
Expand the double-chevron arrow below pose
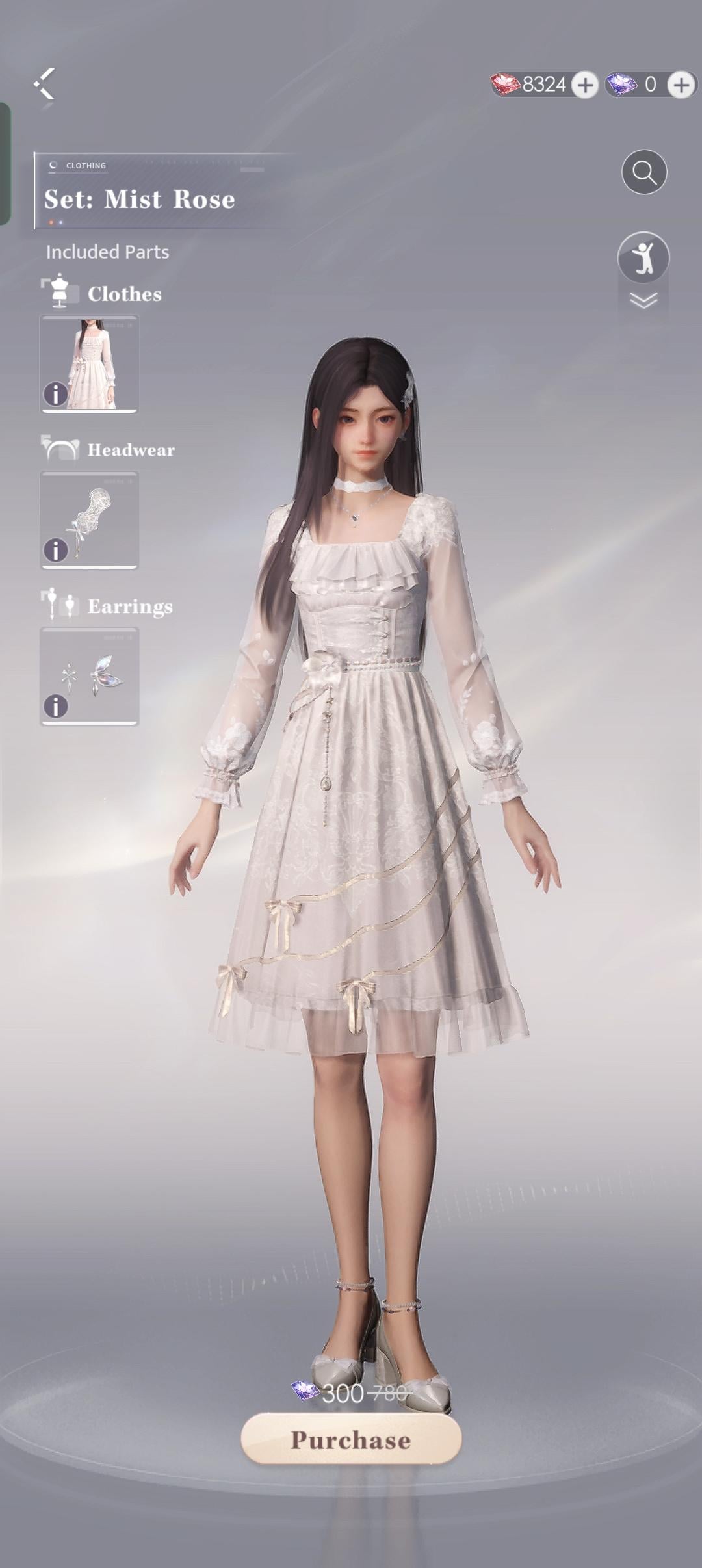pyautogui.click(x=643, y=300)
